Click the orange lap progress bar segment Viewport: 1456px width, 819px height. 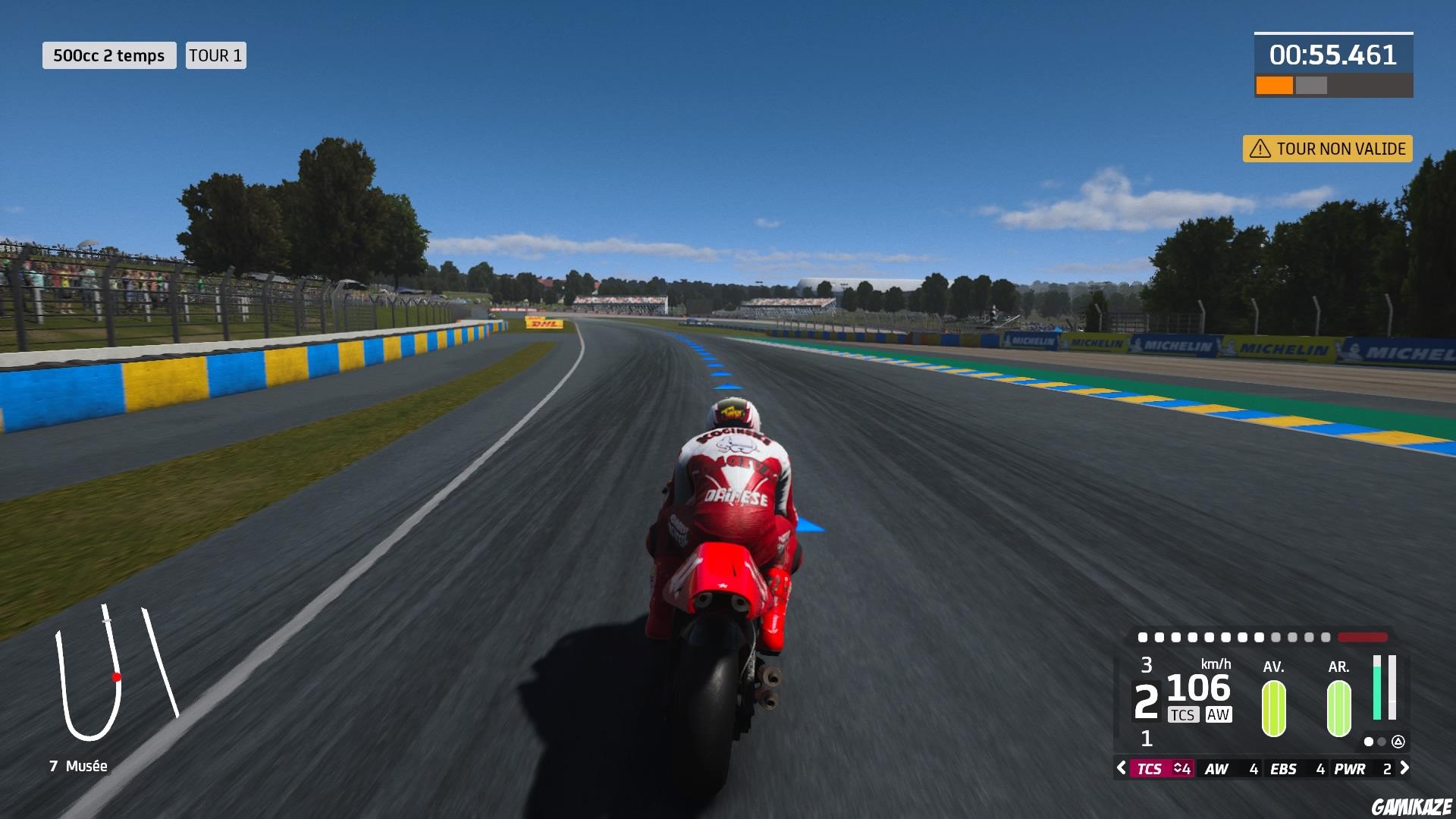click(1275, 83)
